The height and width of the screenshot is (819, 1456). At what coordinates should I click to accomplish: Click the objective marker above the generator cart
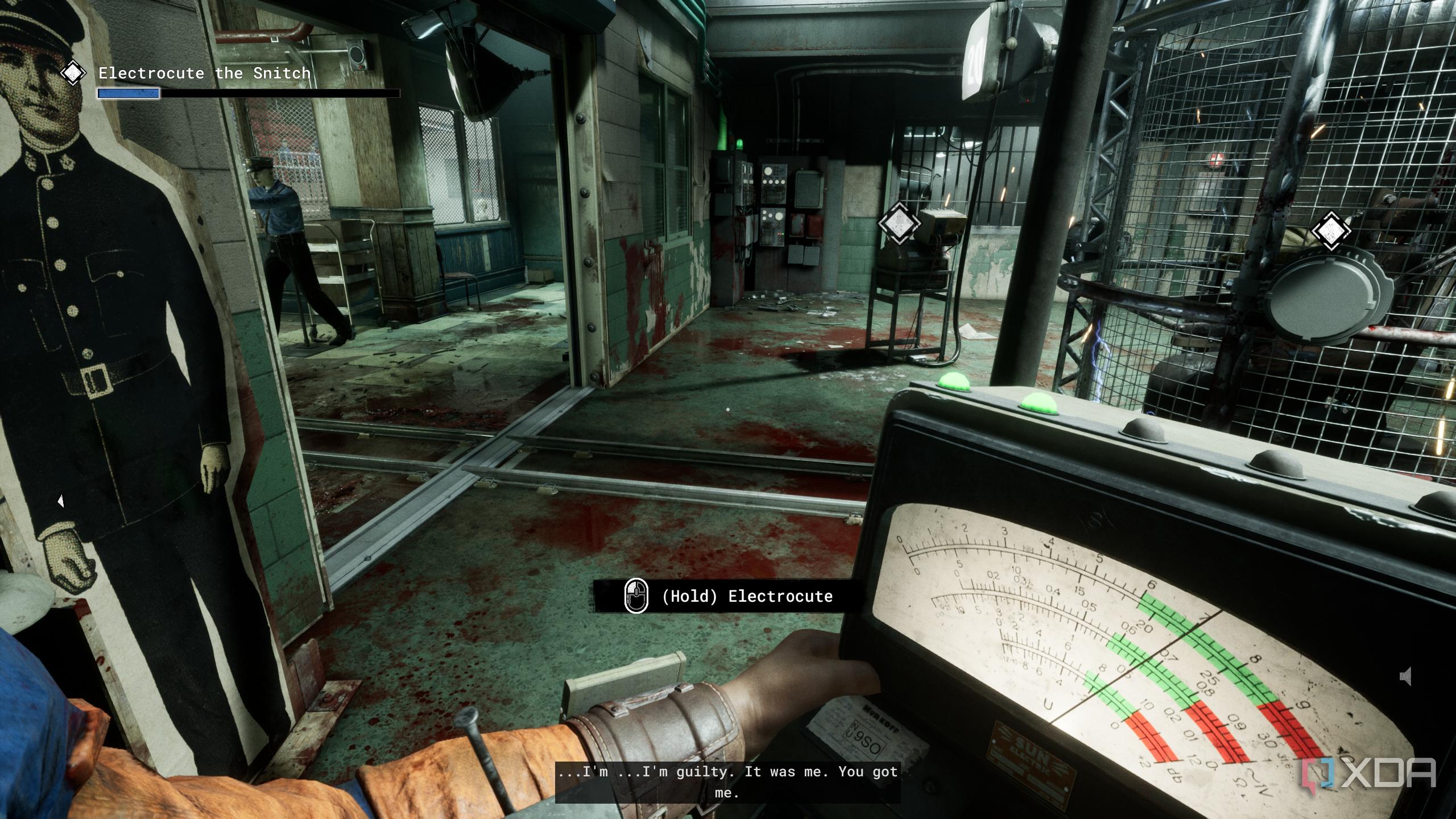899,223
